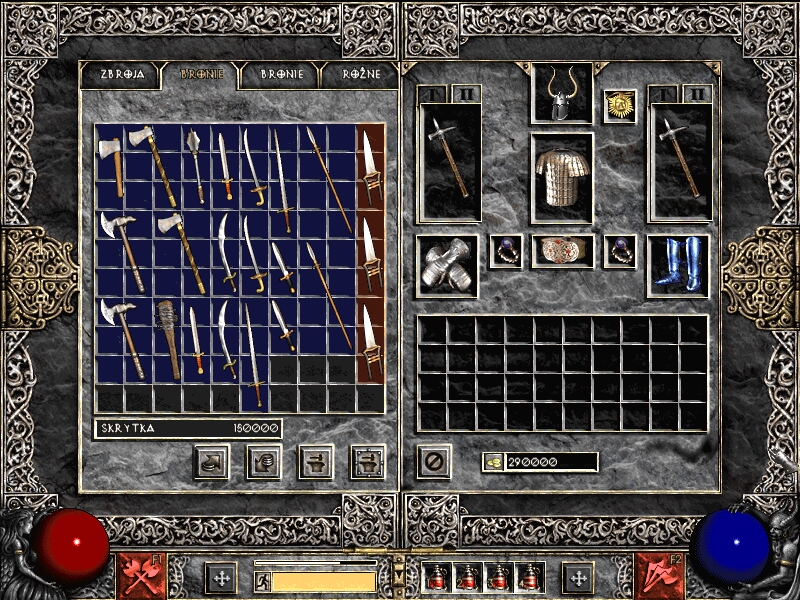This screenshot has width=800, height=600.
Task: Click the equipped steel gauntlets
Action: pyautogui.click(x=446, y=265)
